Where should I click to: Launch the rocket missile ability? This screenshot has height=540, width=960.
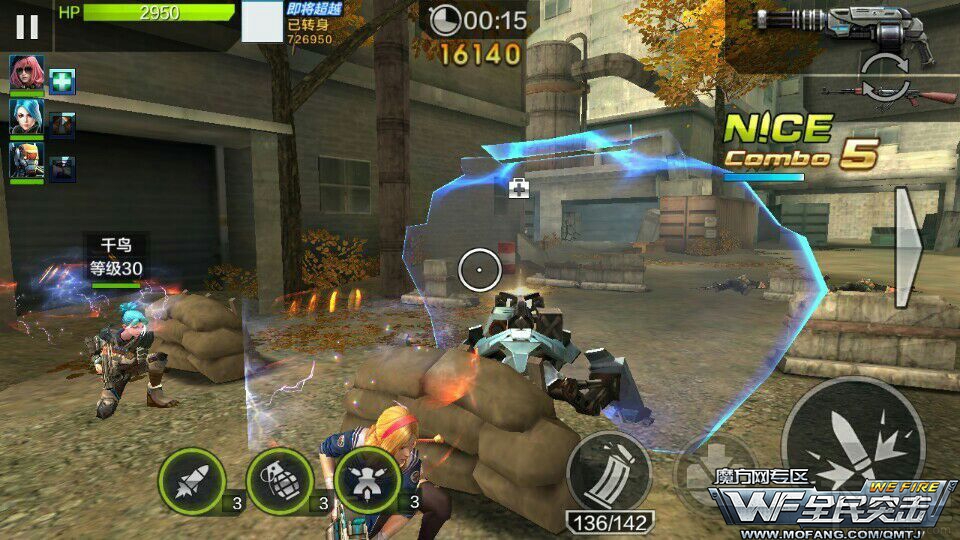click(x=190, y=478)
